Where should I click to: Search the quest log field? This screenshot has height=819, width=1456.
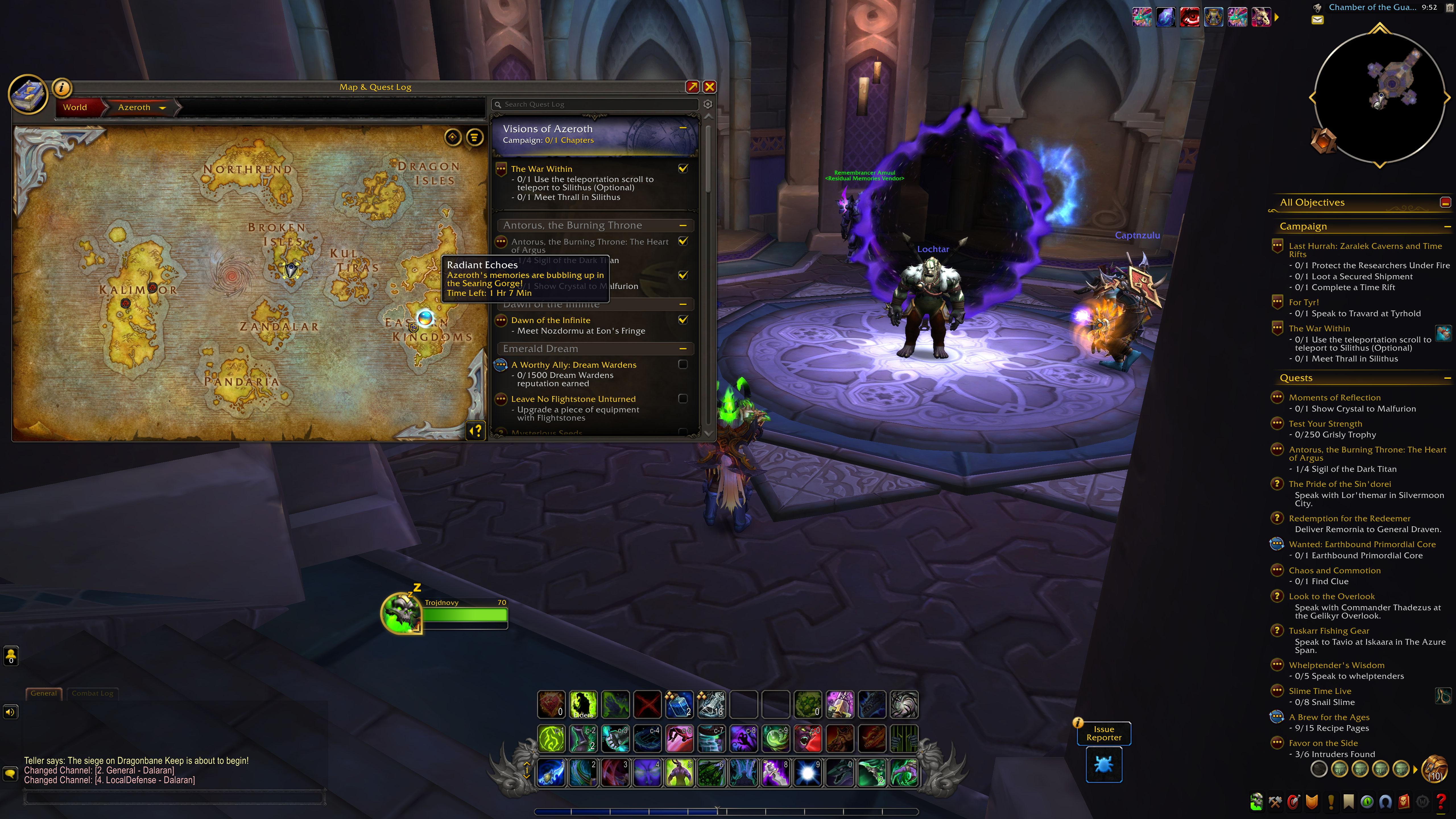(596, 105)
